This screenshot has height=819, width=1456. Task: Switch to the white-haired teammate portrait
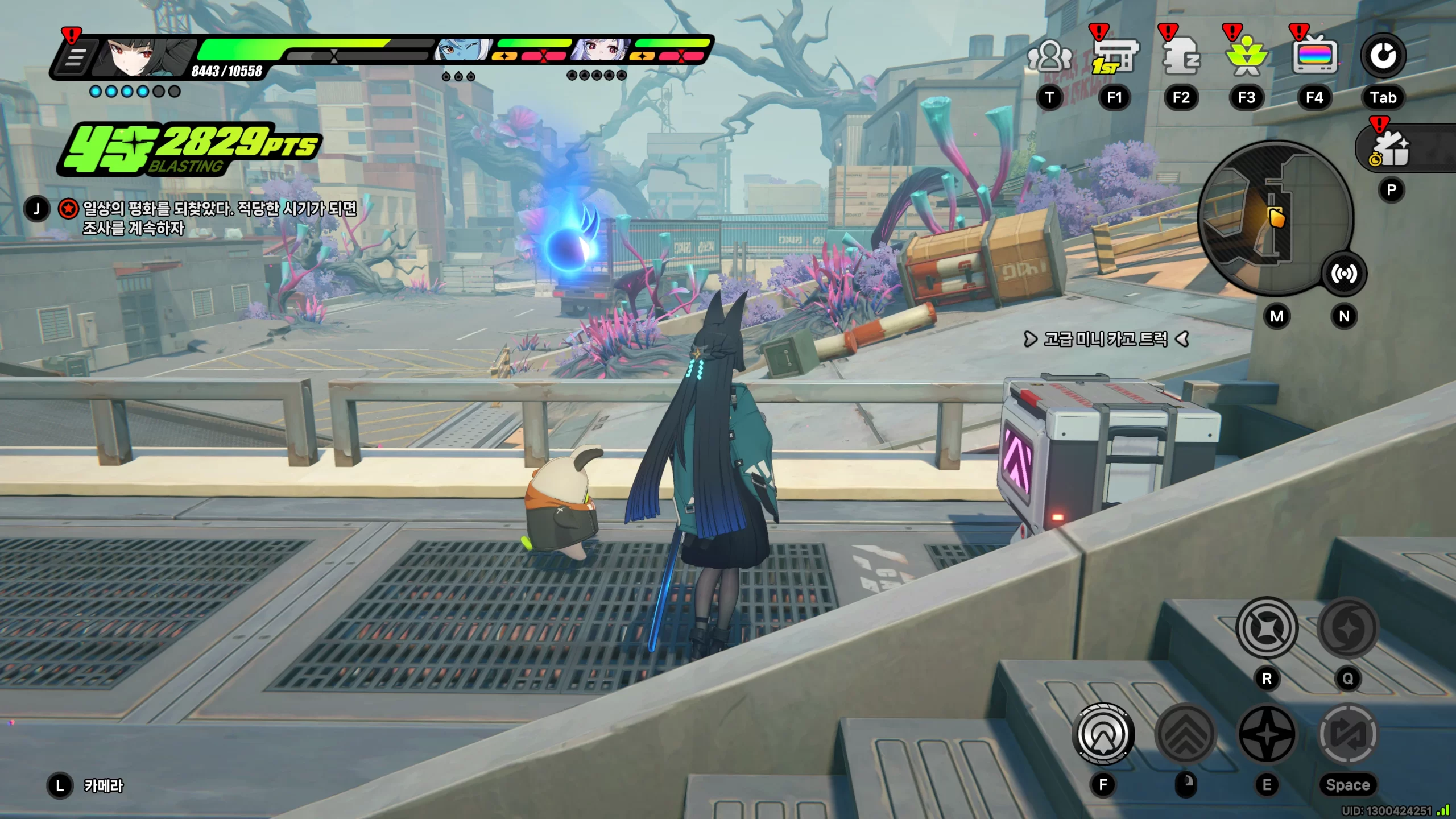(x=601, y=50)
